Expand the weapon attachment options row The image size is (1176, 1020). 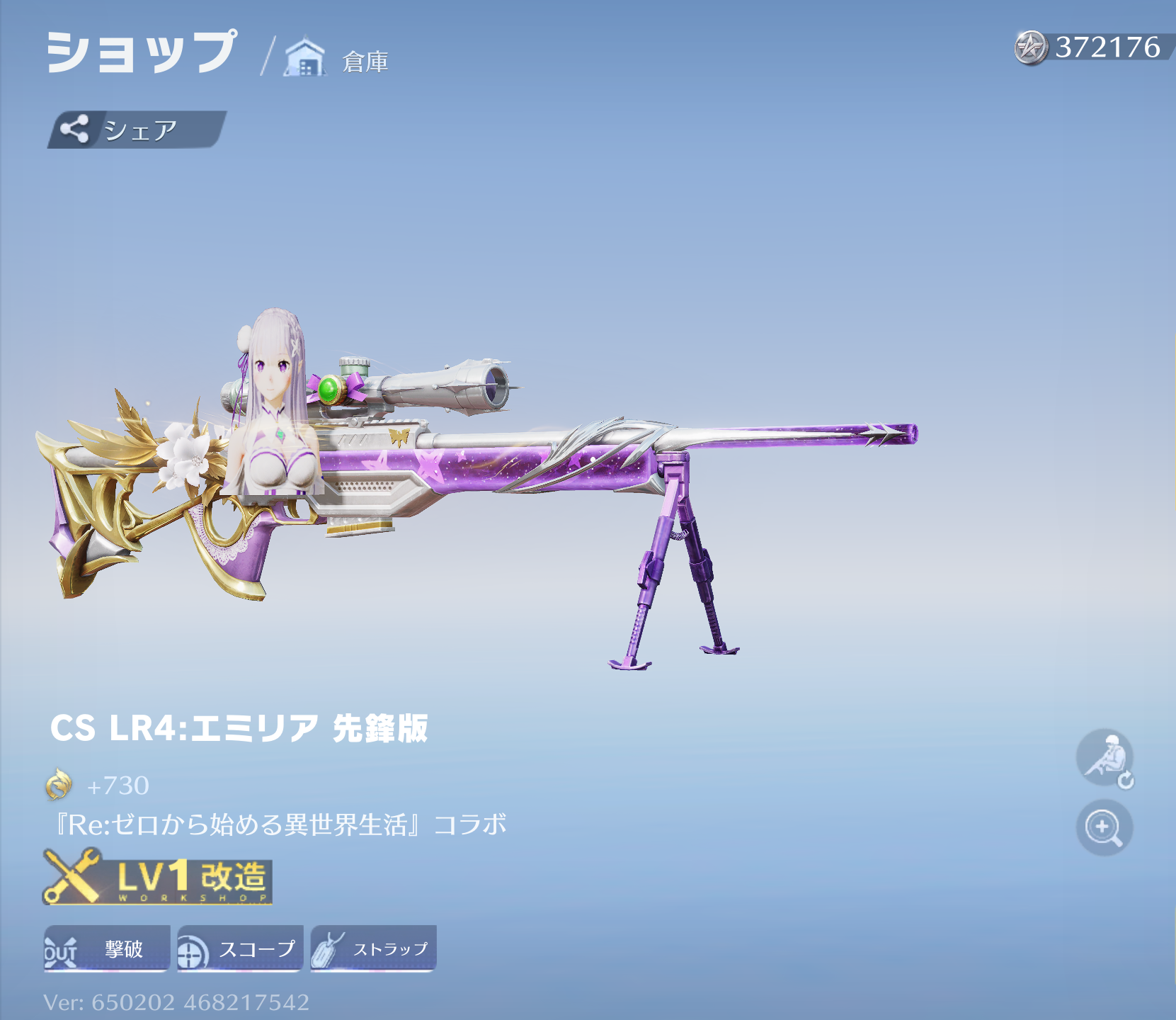240,947
